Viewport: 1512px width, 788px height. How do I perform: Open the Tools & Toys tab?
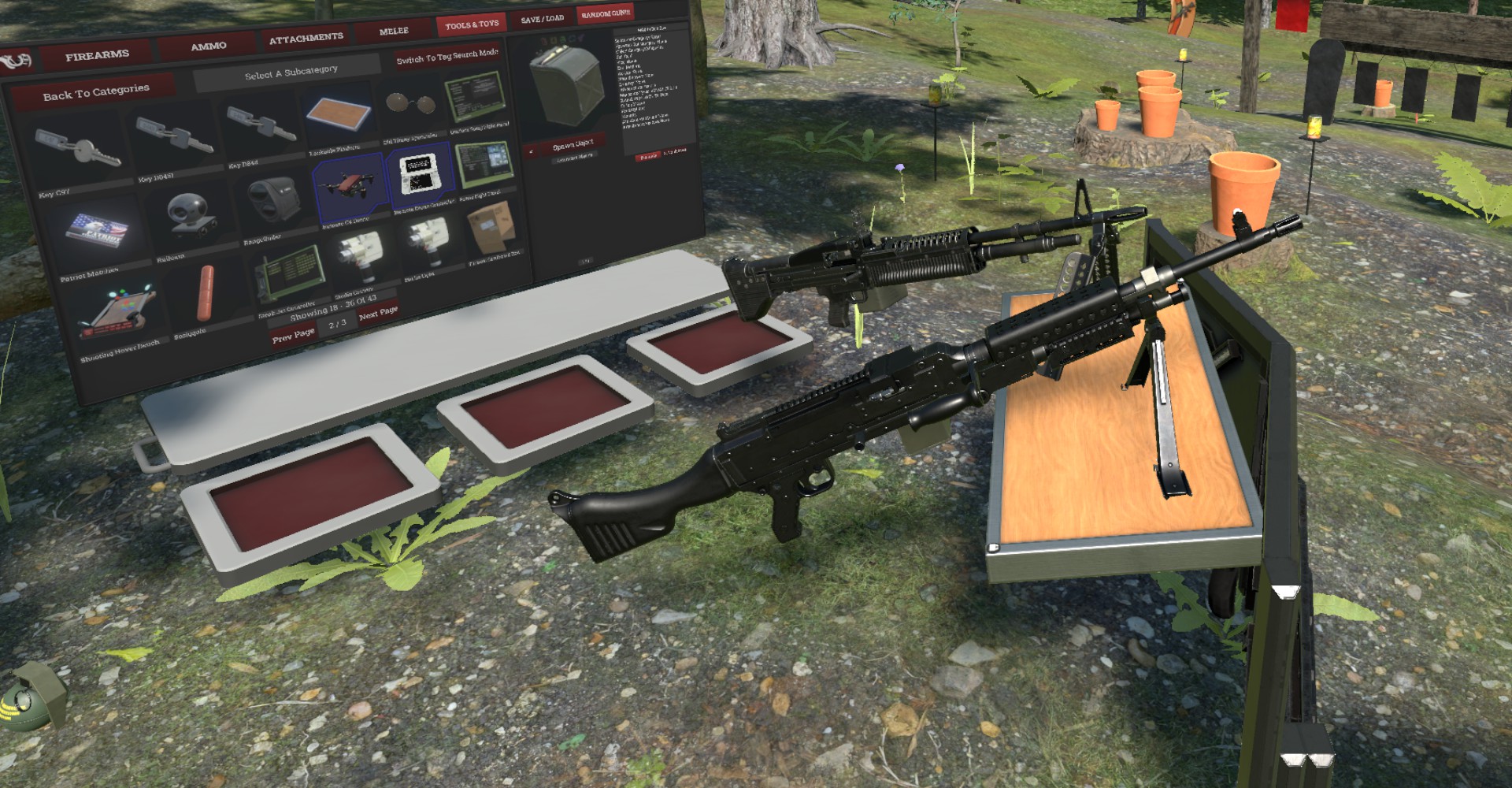tap(472, 25)
